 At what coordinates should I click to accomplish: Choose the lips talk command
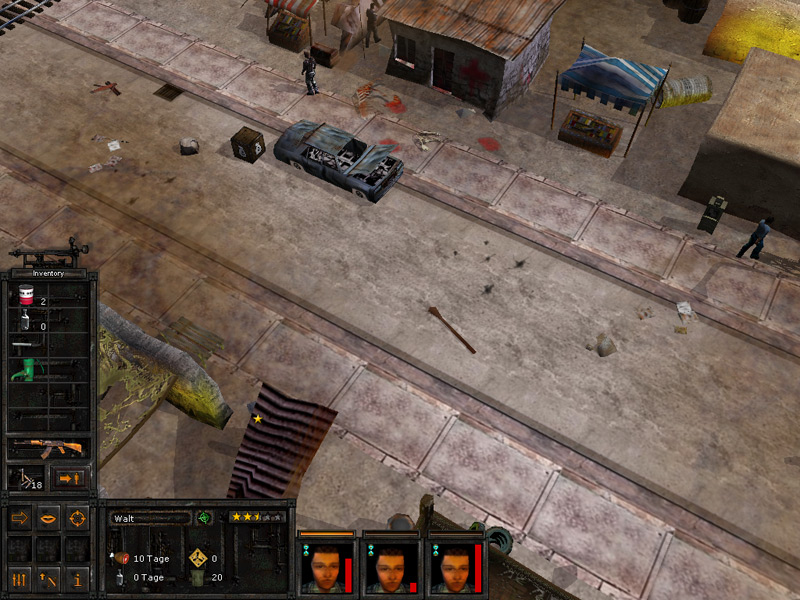[48, 518]
